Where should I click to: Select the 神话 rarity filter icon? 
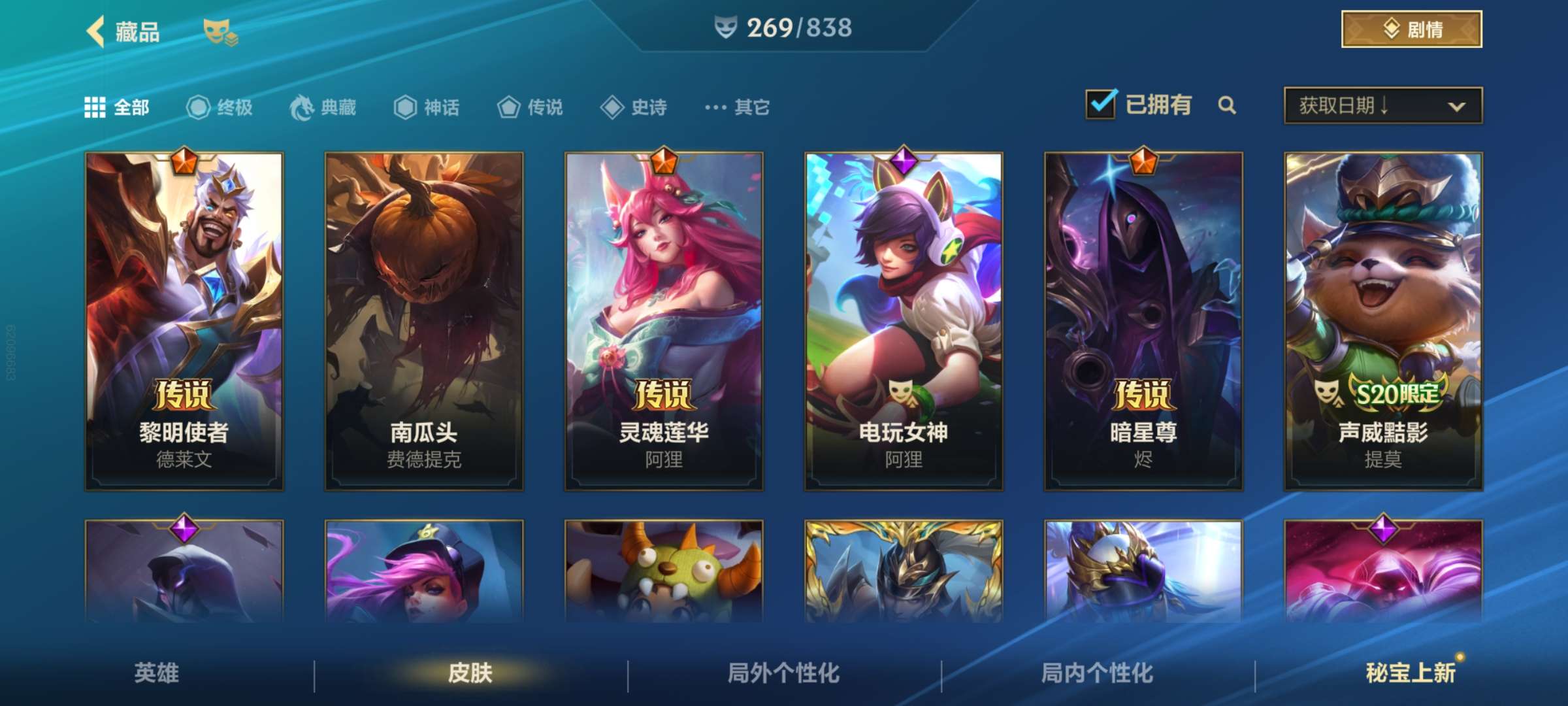(x=406, y=108)
